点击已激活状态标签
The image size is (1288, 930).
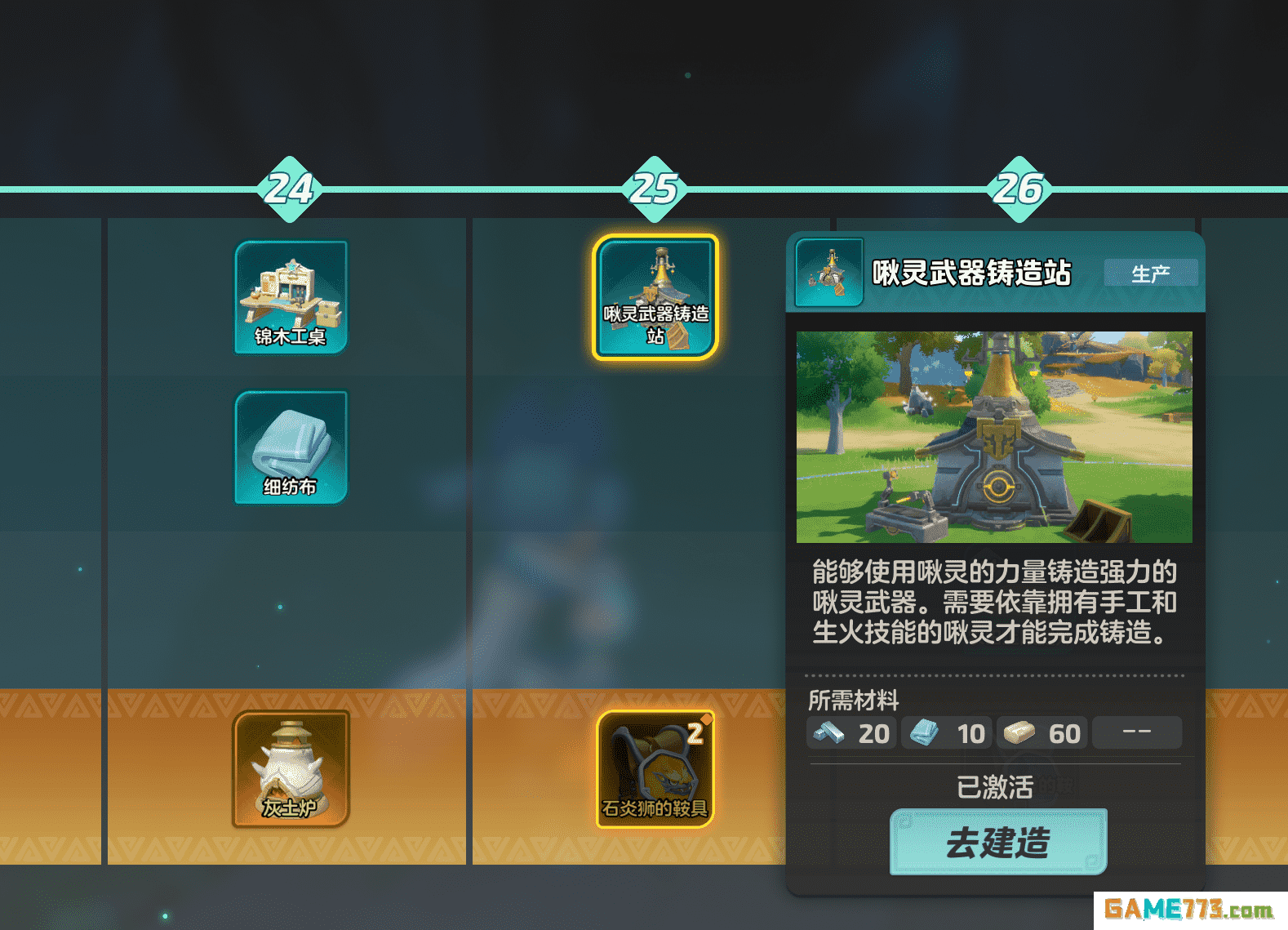(996, 786)
